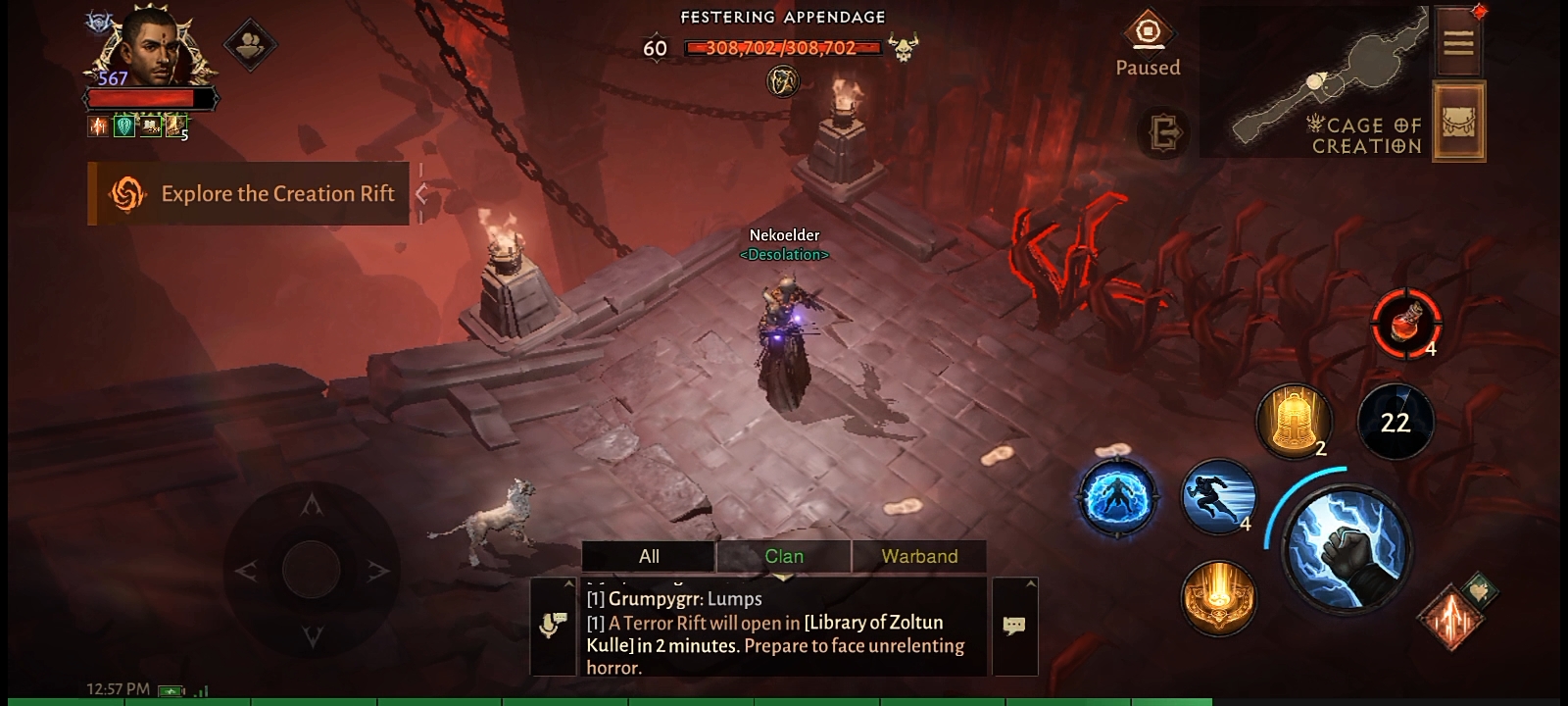Viewport: 1568px width, 706px height.
Task: Leave the dungeon via exit icon
Action: click(x=1165, y=132)
